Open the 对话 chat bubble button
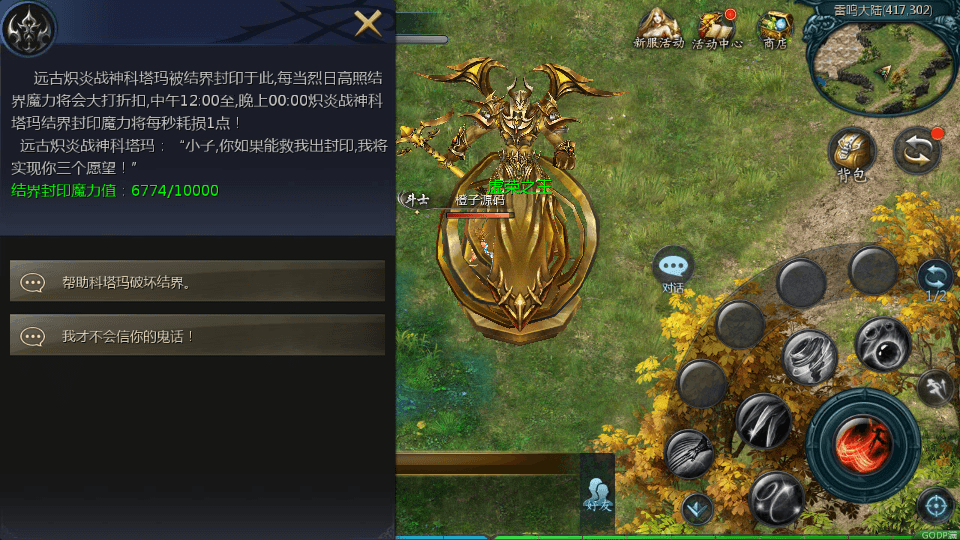Screen dimensions: 960x540 pyautogui.click(x=673, y=268)
